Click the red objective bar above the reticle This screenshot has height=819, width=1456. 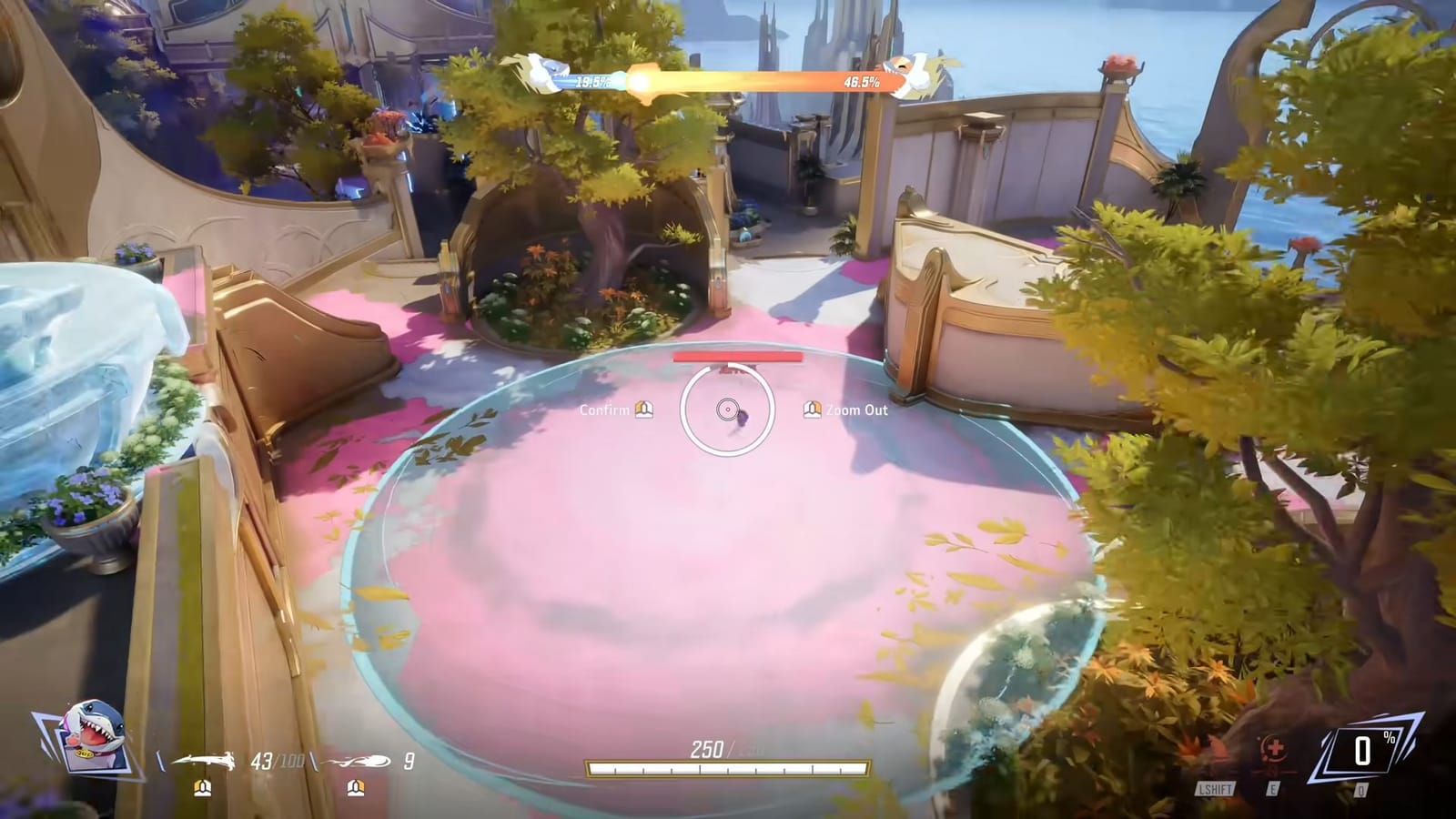pyautogui.click(x=737, y=358)
